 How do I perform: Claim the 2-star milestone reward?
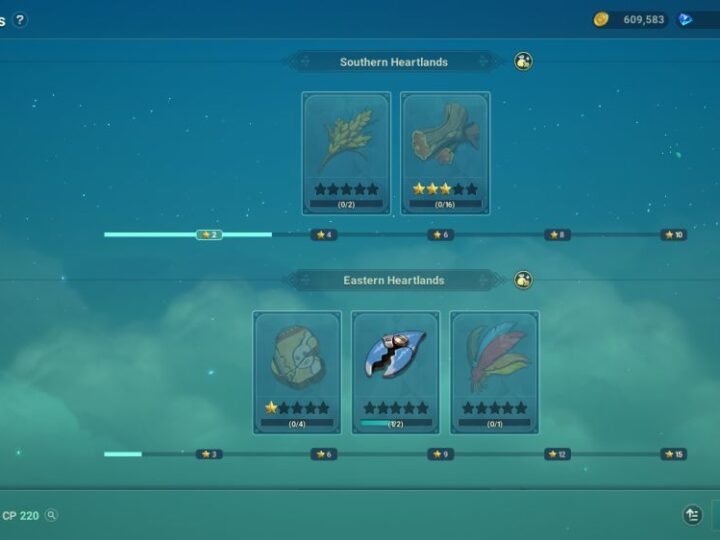pos(209,235)
